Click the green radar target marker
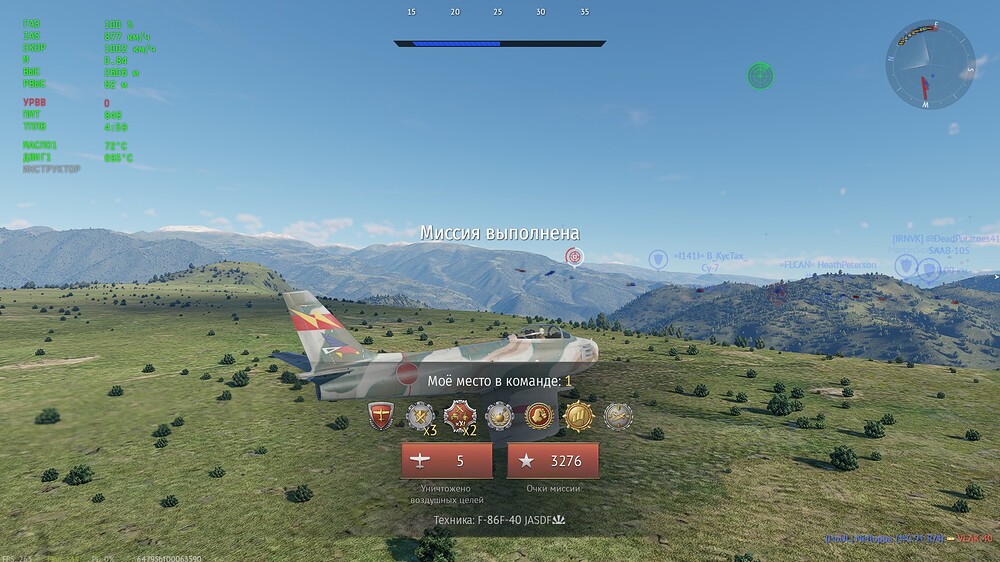This screenshot has height=562, width=1000. coord(761,75)
